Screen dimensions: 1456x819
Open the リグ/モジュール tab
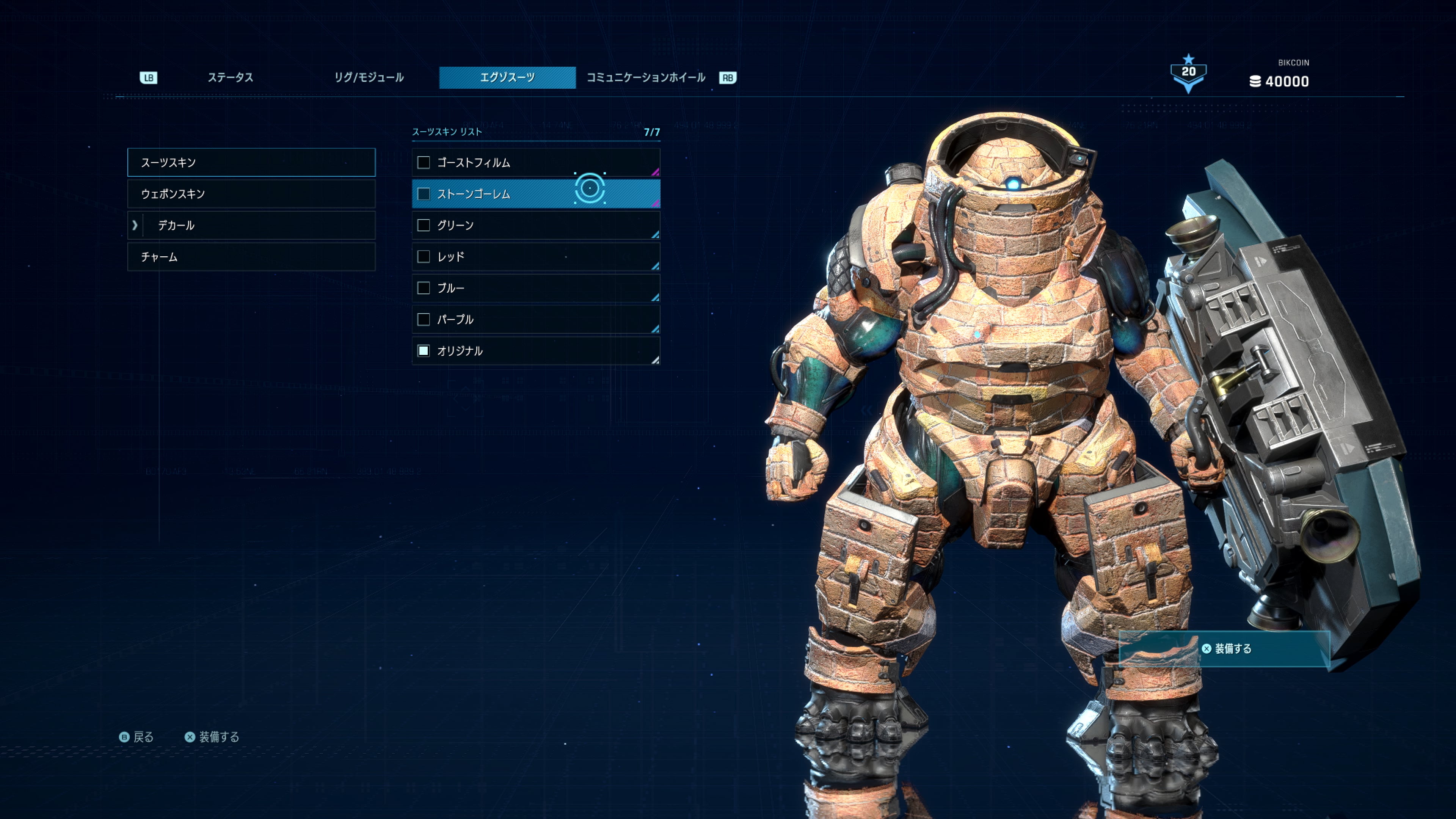(x=369, y=77)
